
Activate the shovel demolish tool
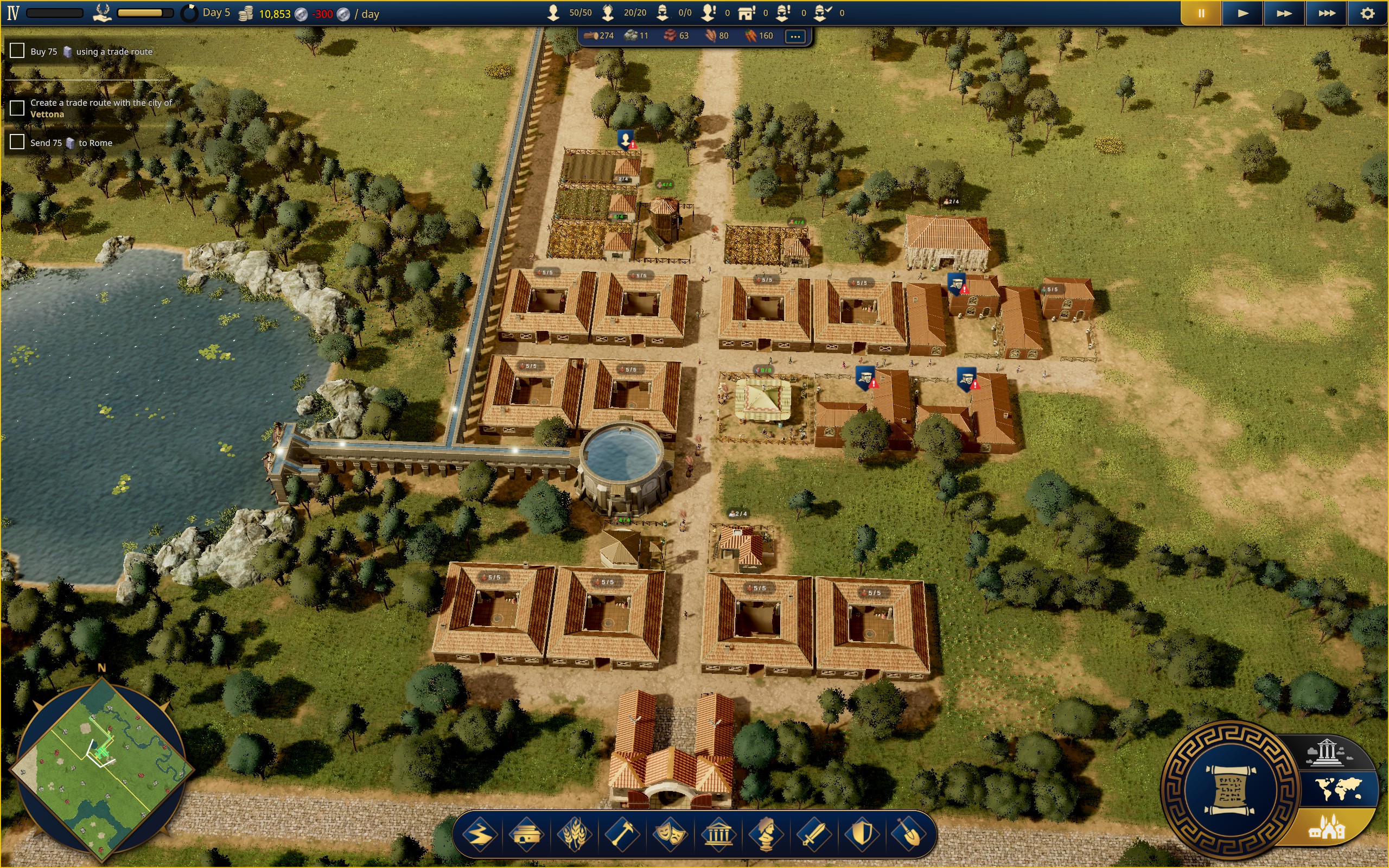[x=909, y=834]
